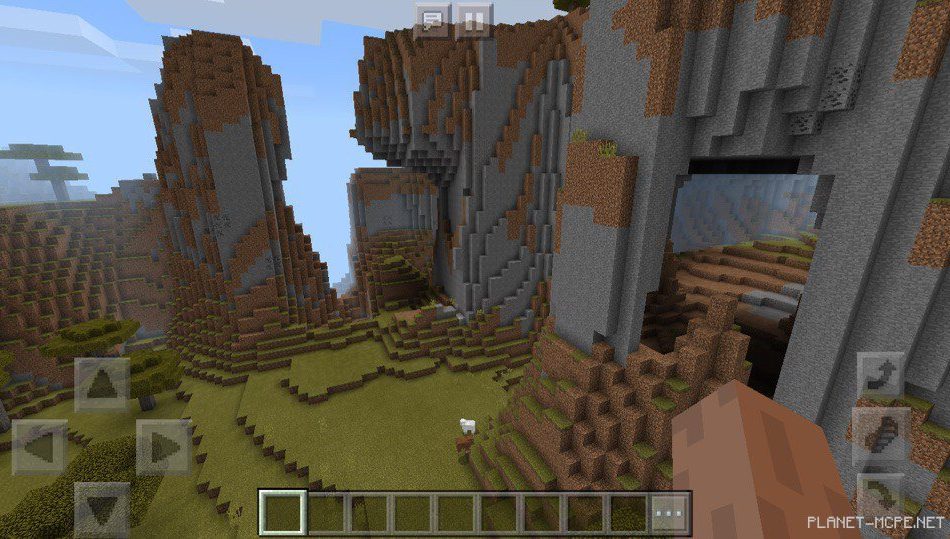Tap the move-right arrow on the D-pad
This screenshot has height=539, width=950.
pyautogui.click(x=163, y=446)
